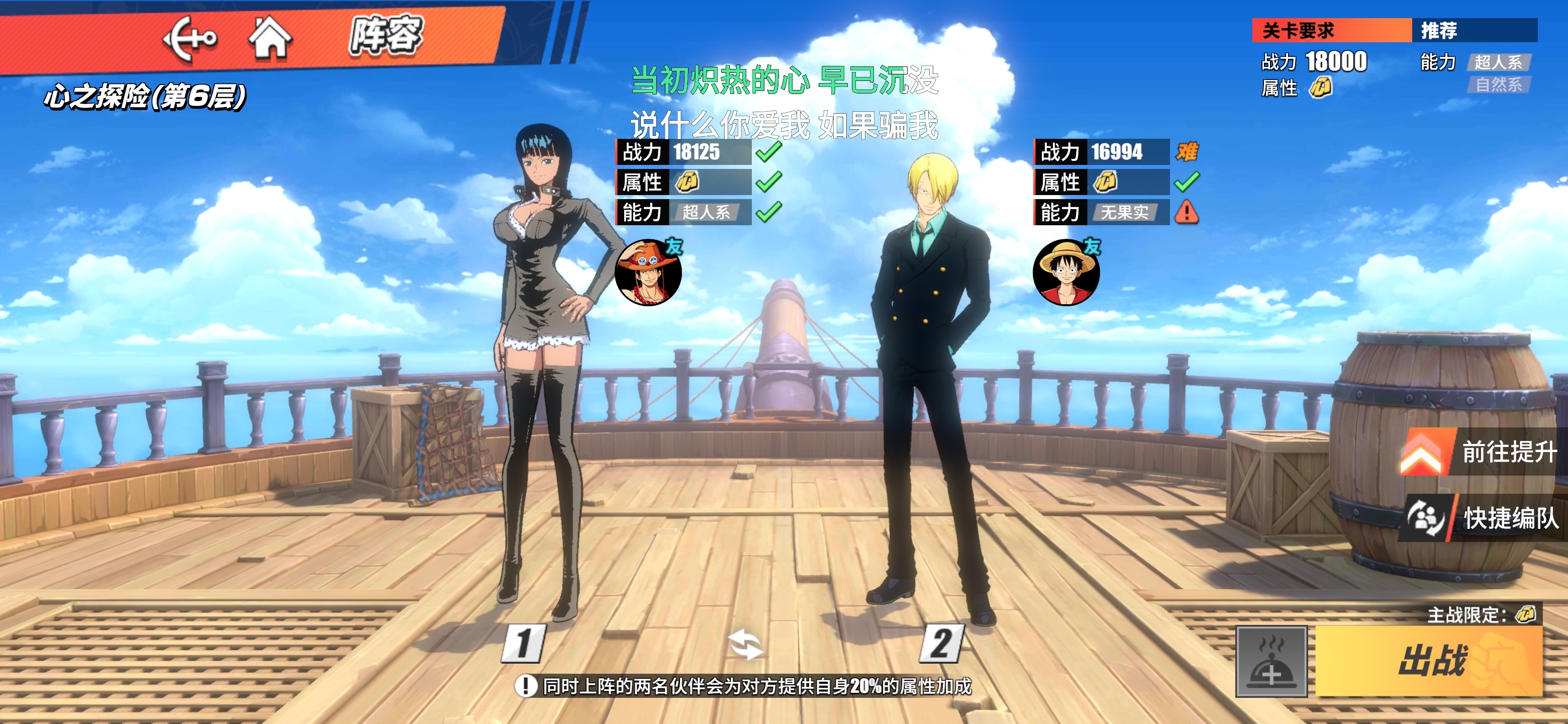Open 快捷编队 quick team setup
The width and height of the screenshot is (1568, 724).
(1483, 518)
